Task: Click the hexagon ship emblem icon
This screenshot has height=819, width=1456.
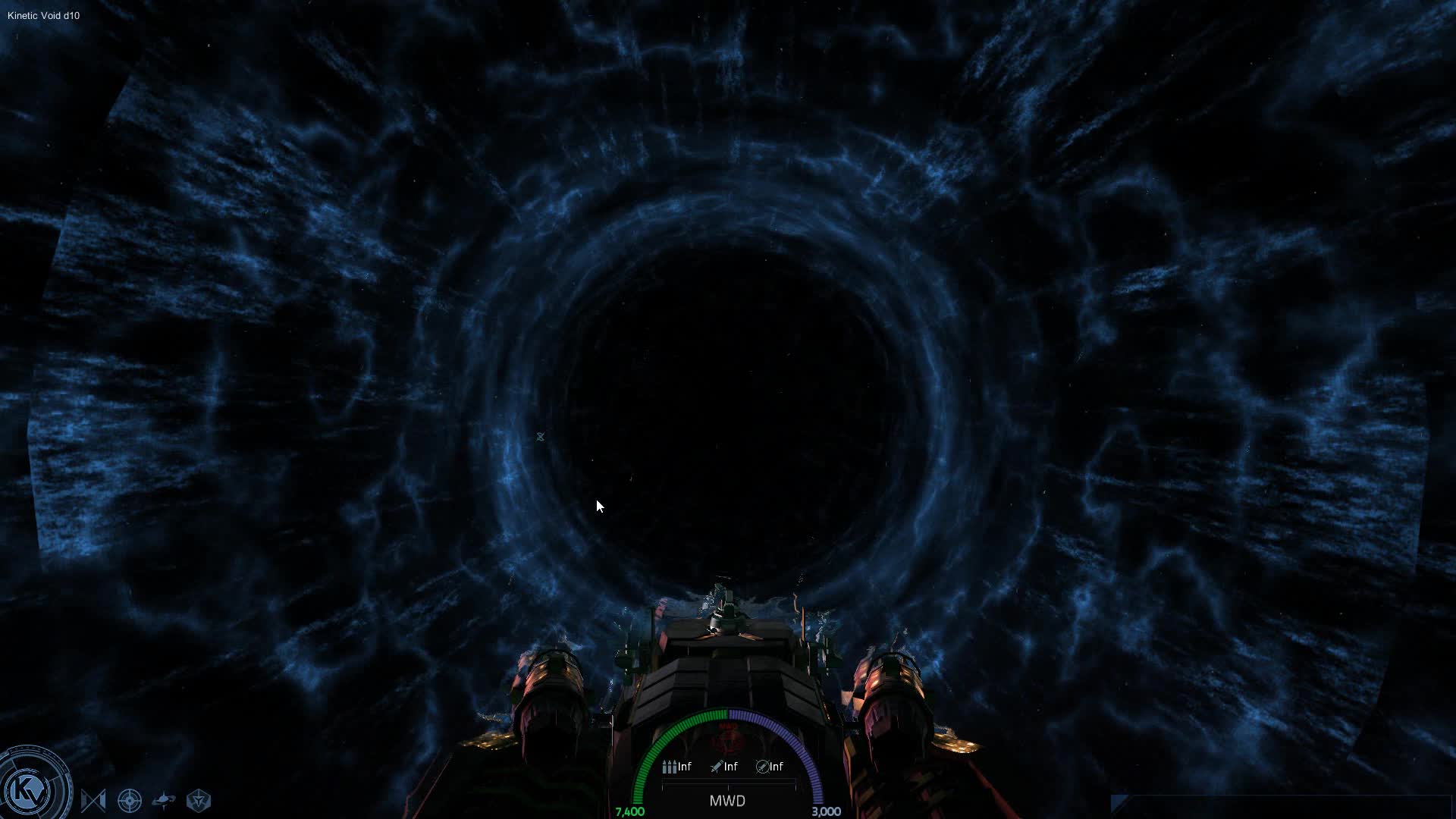Action: (x=199, y=801)
